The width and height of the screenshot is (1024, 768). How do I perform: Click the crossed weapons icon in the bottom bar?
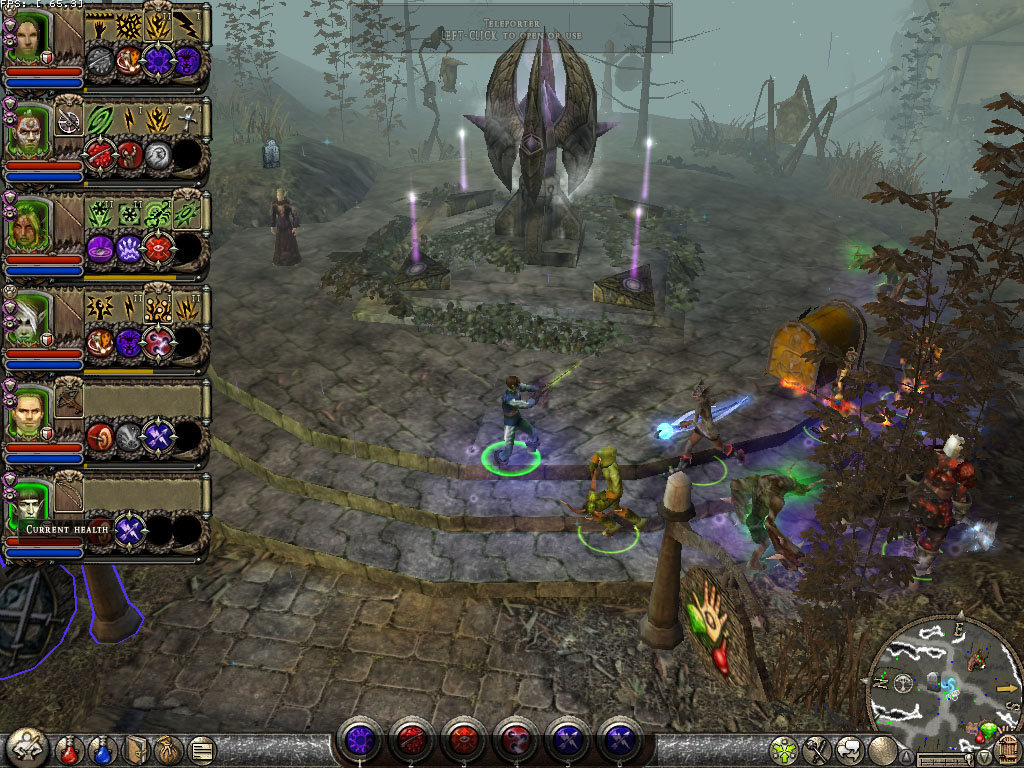817,747
